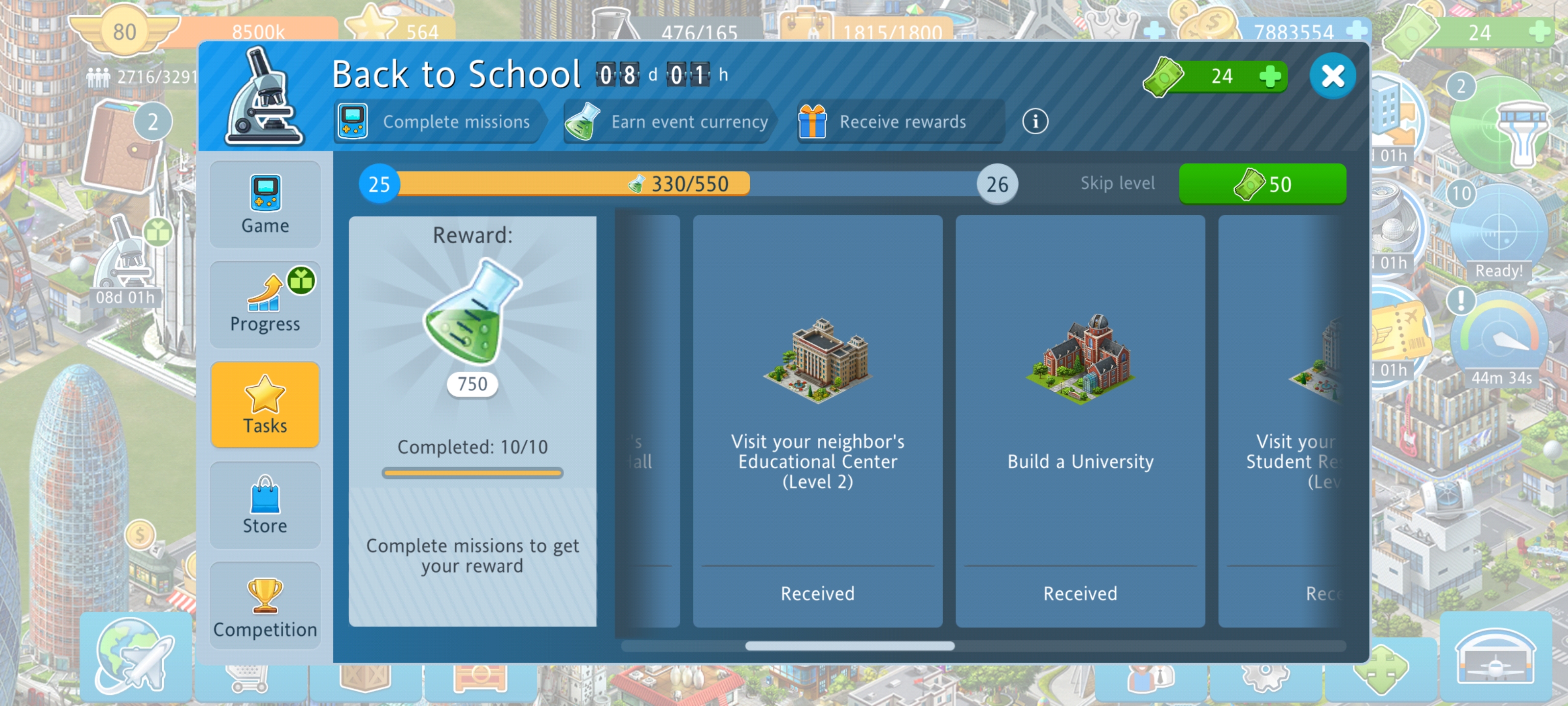Select the Tasks tab
The height and width of the screenshot is (706, 1568).
coord(265,404)
